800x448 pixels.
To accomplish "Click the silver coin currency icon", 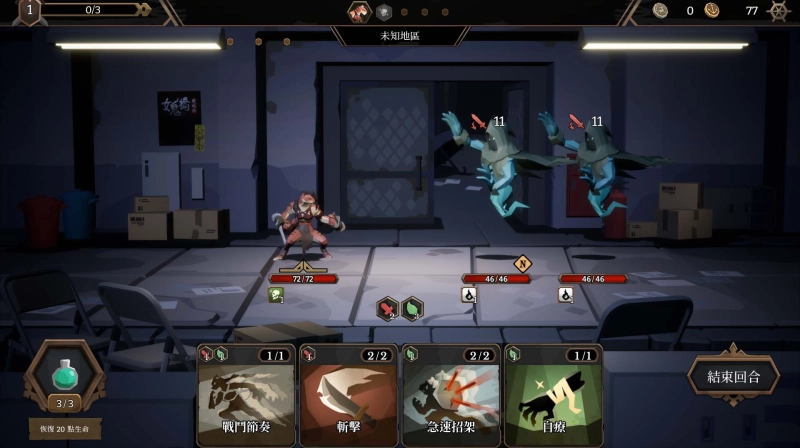I will tap(661, 11).
